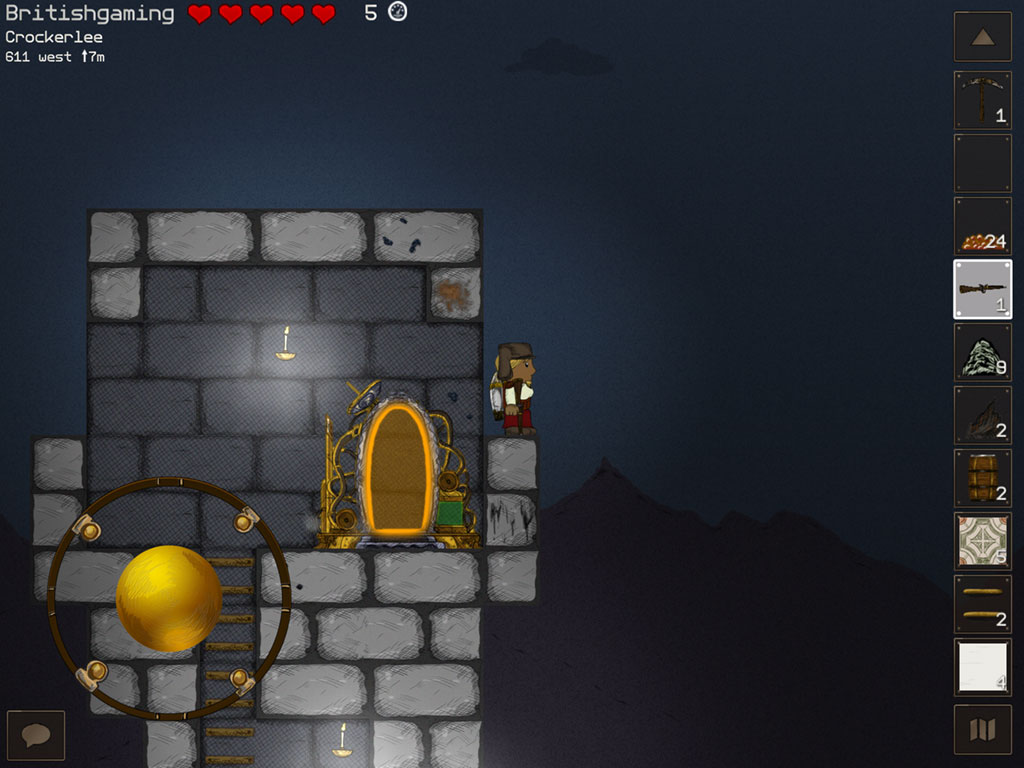This screenshot has height=768, width=1024.
Task: Tap the golden joystick ball
Action: [x=168, y=598]
